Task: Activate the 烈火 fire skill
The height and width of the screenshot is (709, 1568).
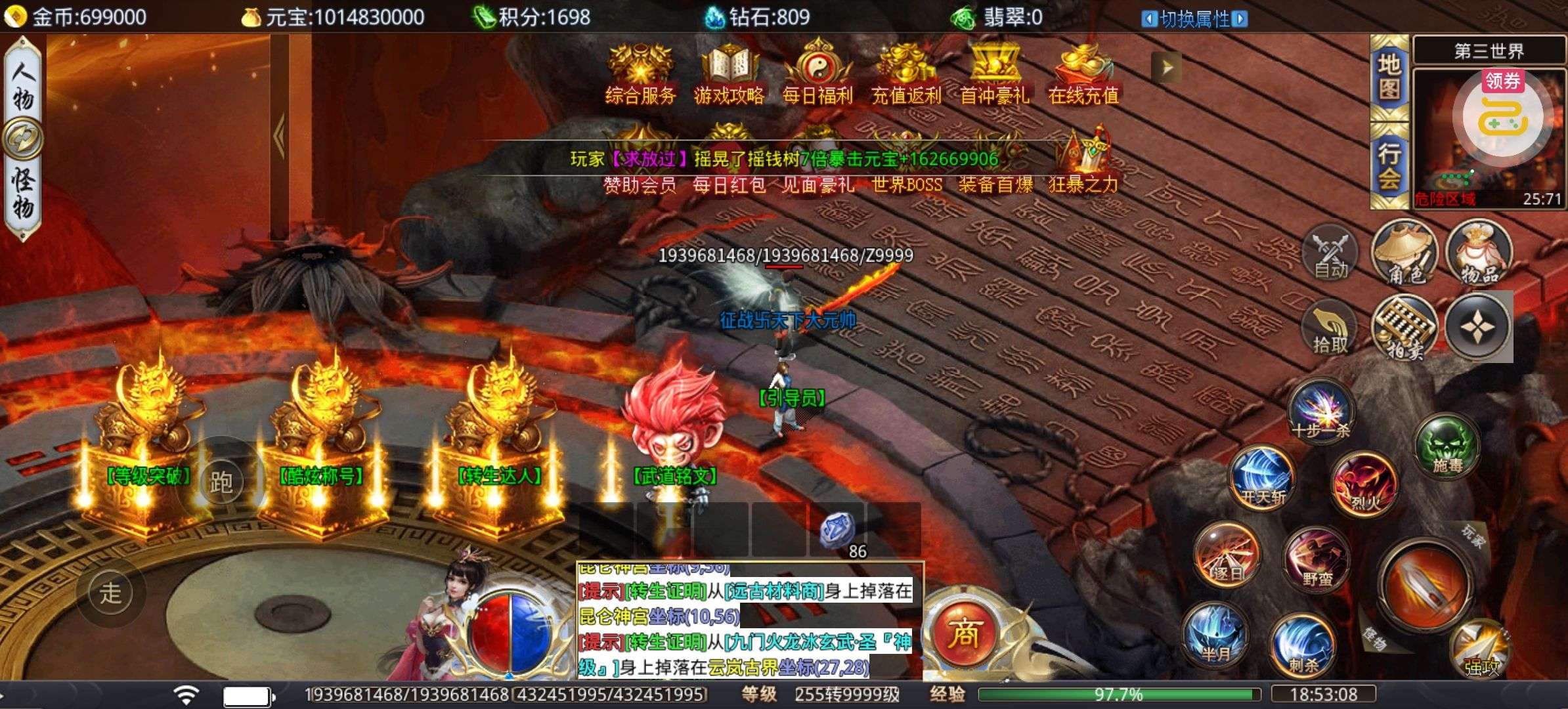Action: (1364, 484)
